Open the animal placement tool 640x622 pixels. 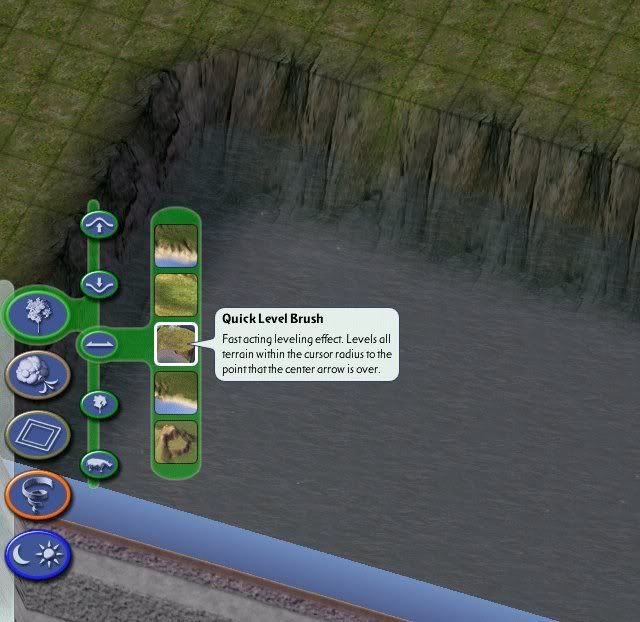(x=99, y=464)
